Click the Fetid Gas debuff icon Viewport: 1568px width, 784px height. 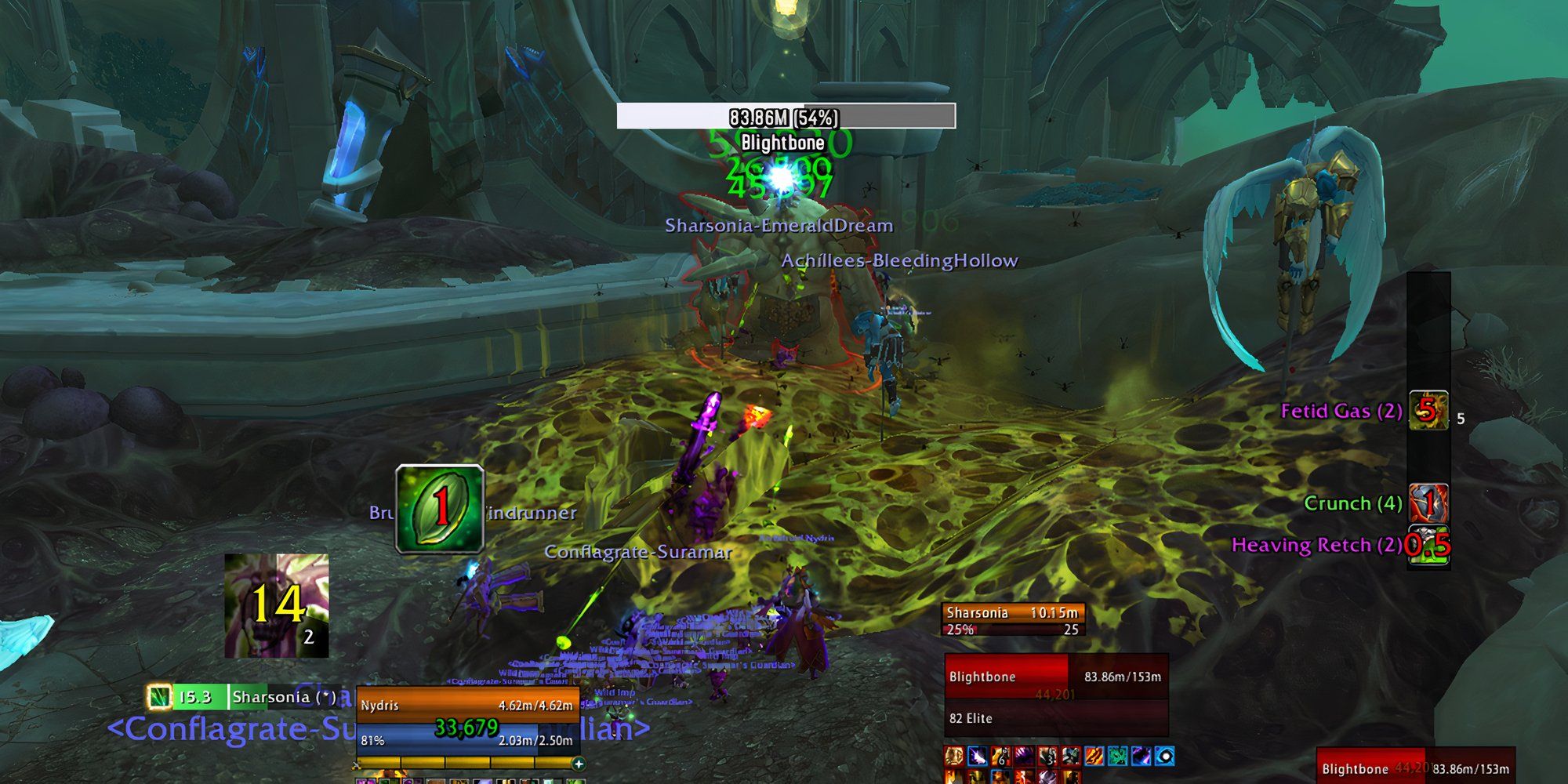tap(1429, 411)
